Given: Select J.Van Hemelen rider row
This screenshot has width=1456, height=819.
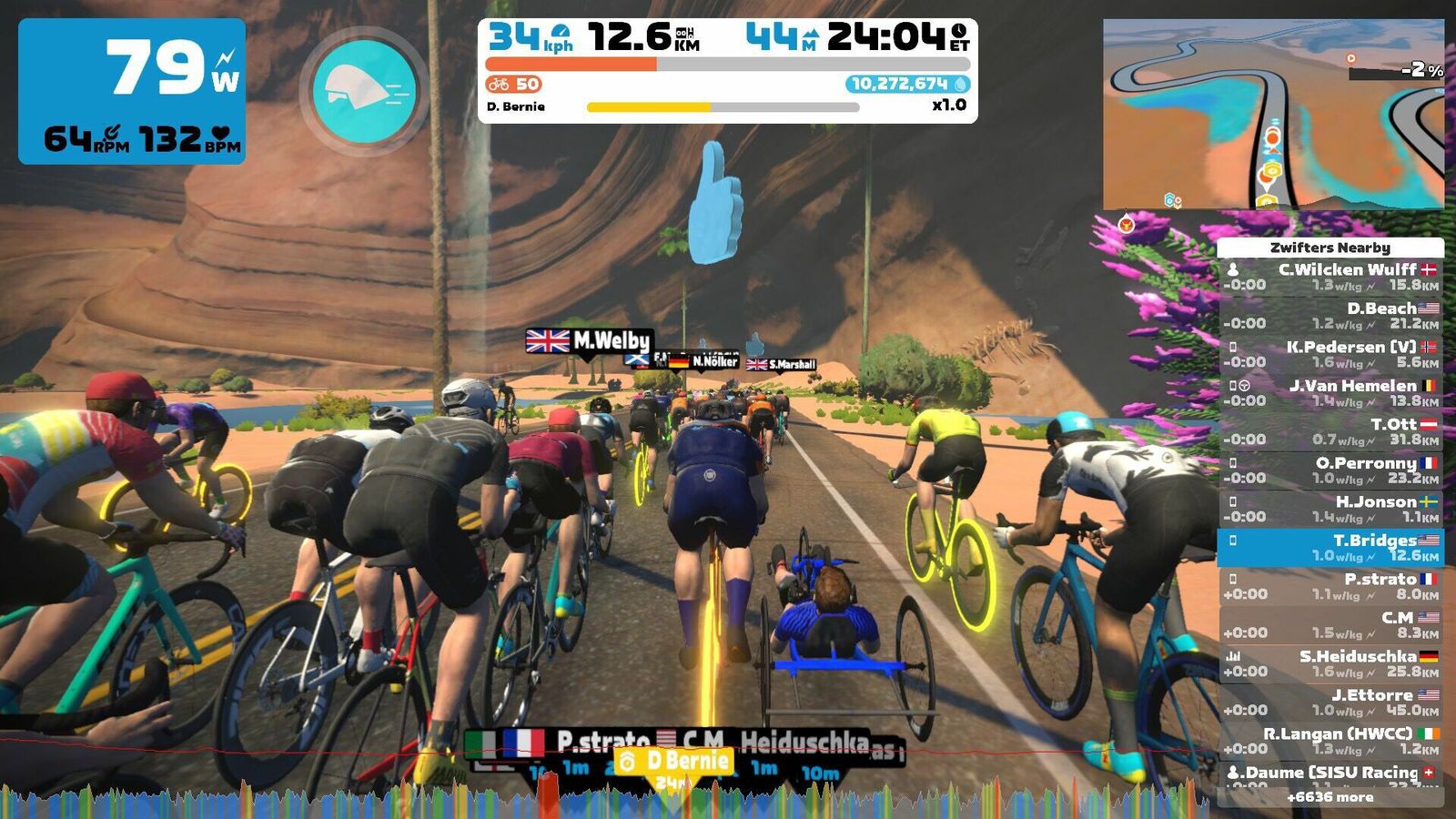Looking at the screenshot, I should (x=1330, y=393).
